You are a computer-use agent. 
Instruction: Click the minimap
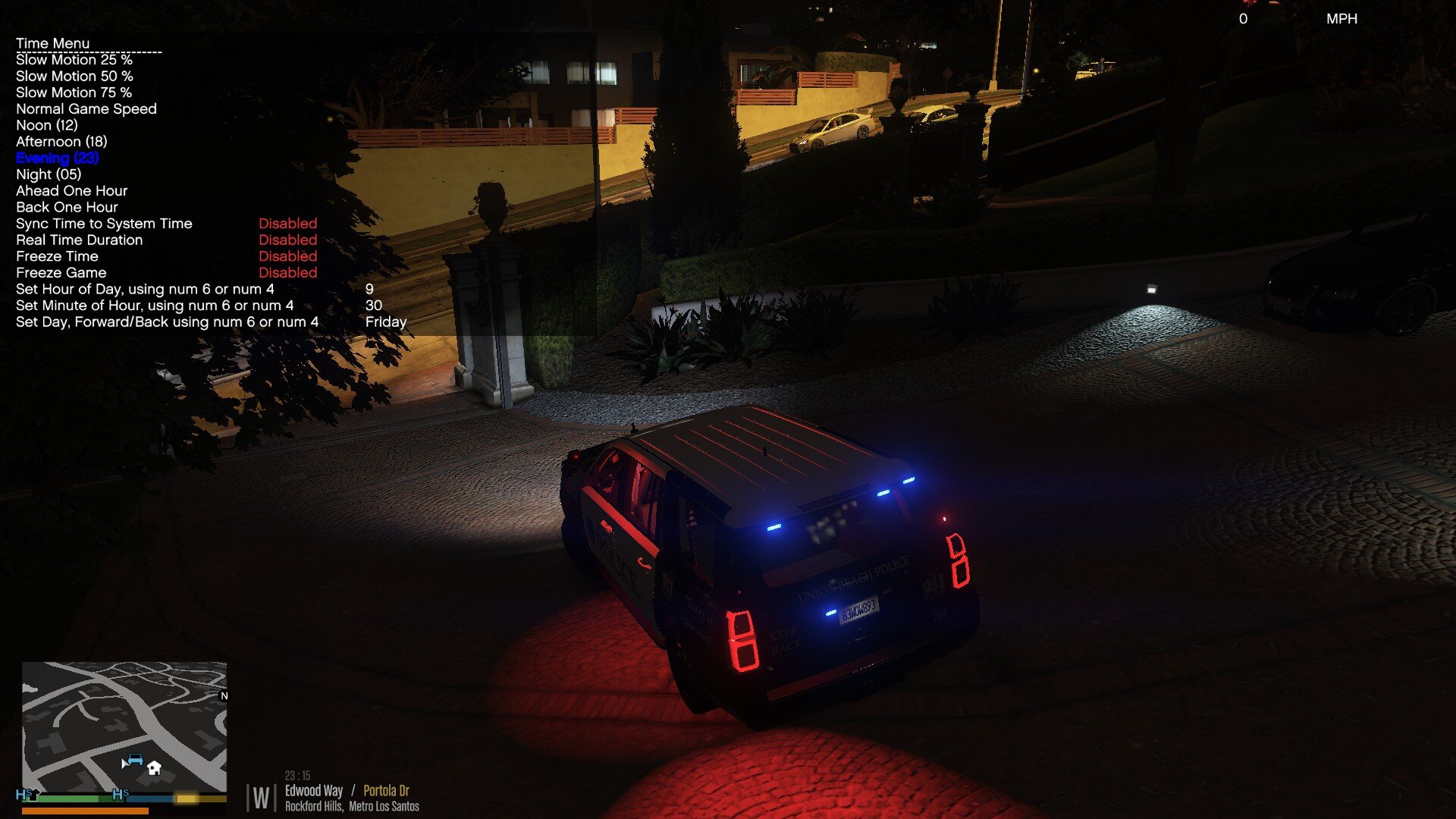[124, 726]
